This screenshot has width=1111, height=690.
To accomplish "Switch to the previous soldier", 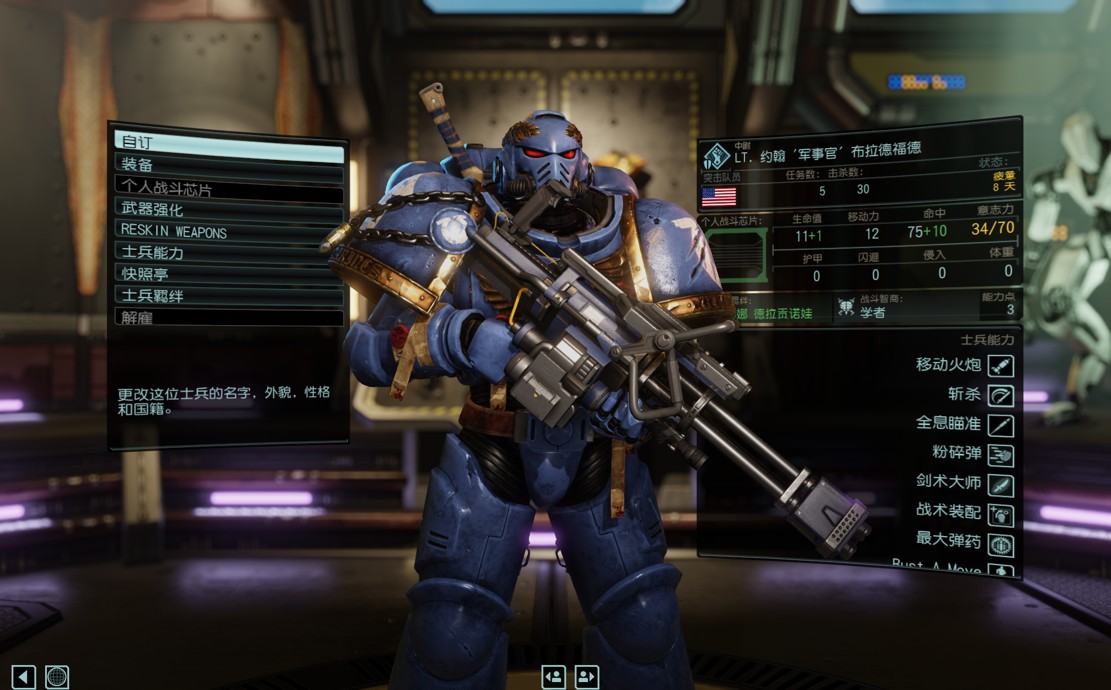I will [x=554, y=677].
